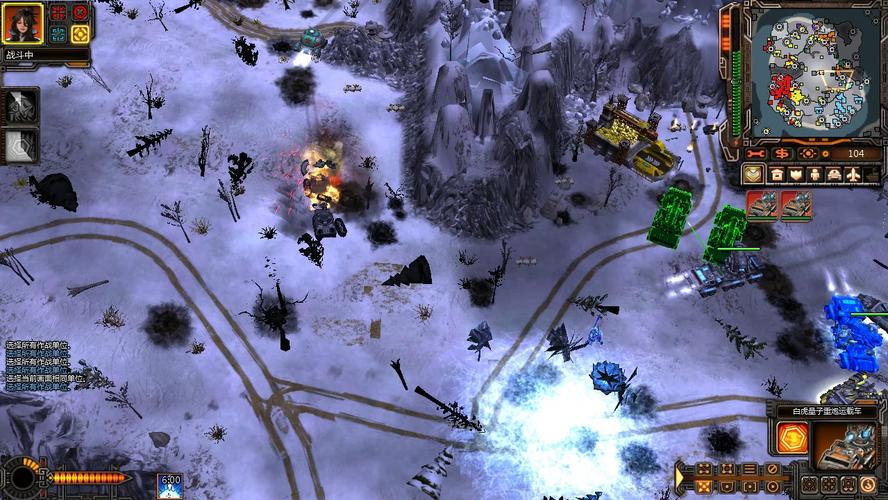
Task: Activate the yellow highlighted target icon
Action: pos(80,34)
